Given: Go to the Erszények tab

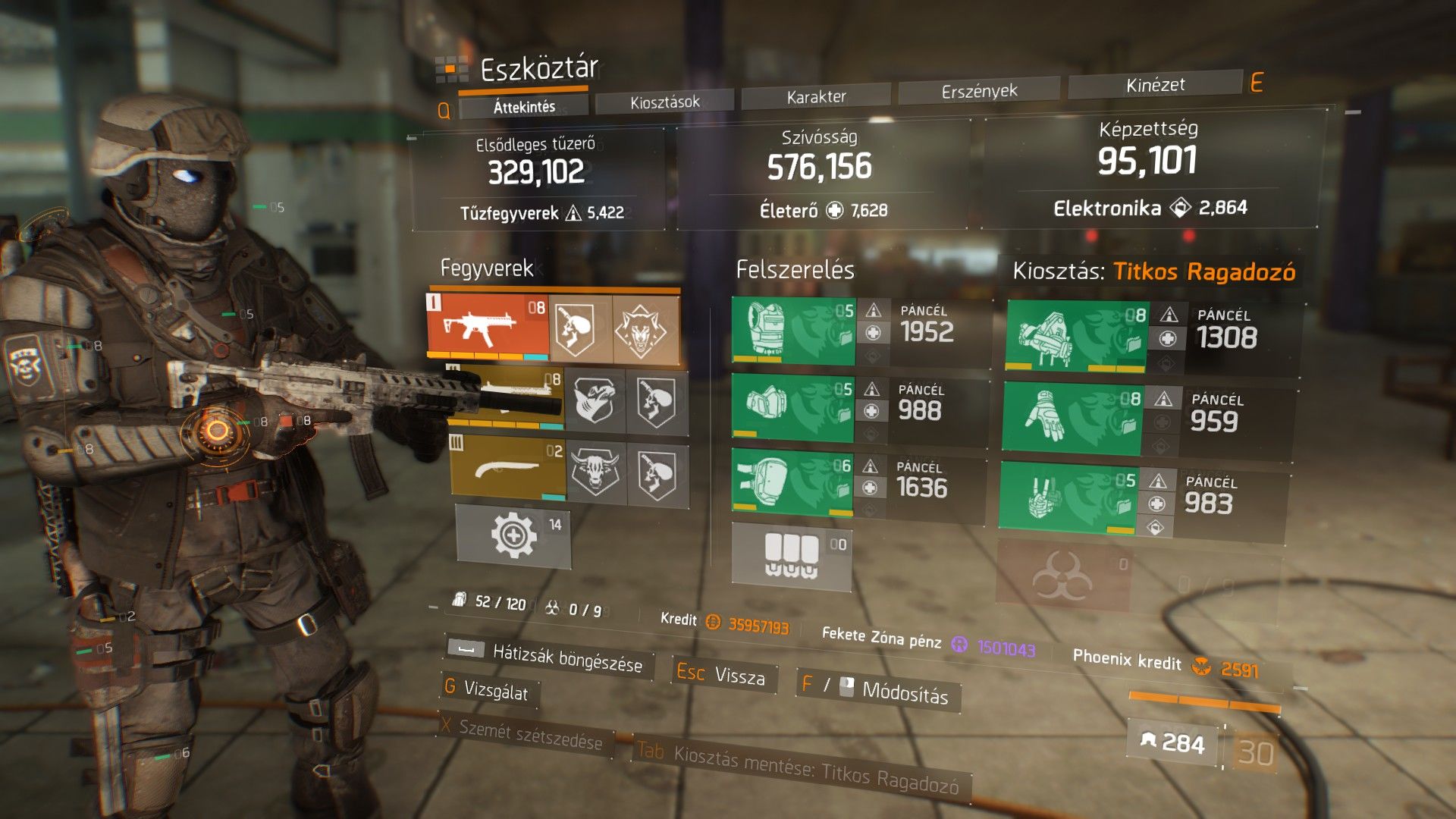Looking at the screenshot, I should coord(979,91).
